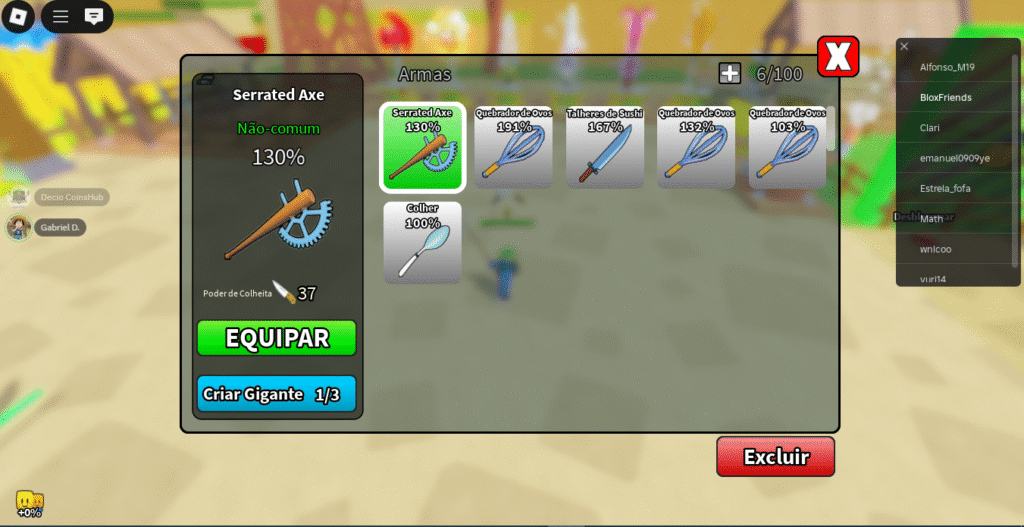
Task: Open the Roblox logo menu
Action: tap(19, 17)
